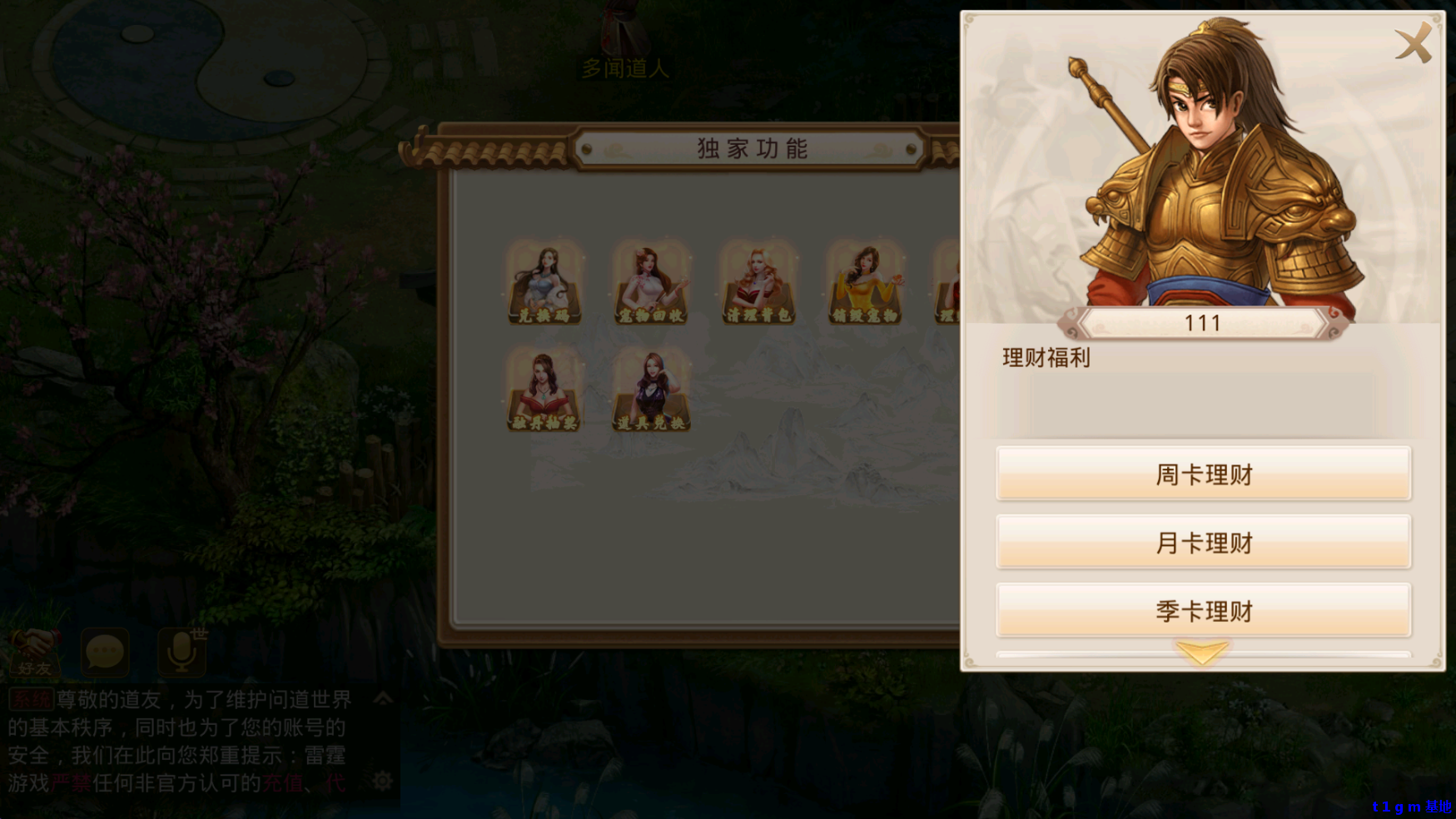Open the 清理背包 bag cleaning feature
This screenshot has height=819, width=1456.
point(758,283)
